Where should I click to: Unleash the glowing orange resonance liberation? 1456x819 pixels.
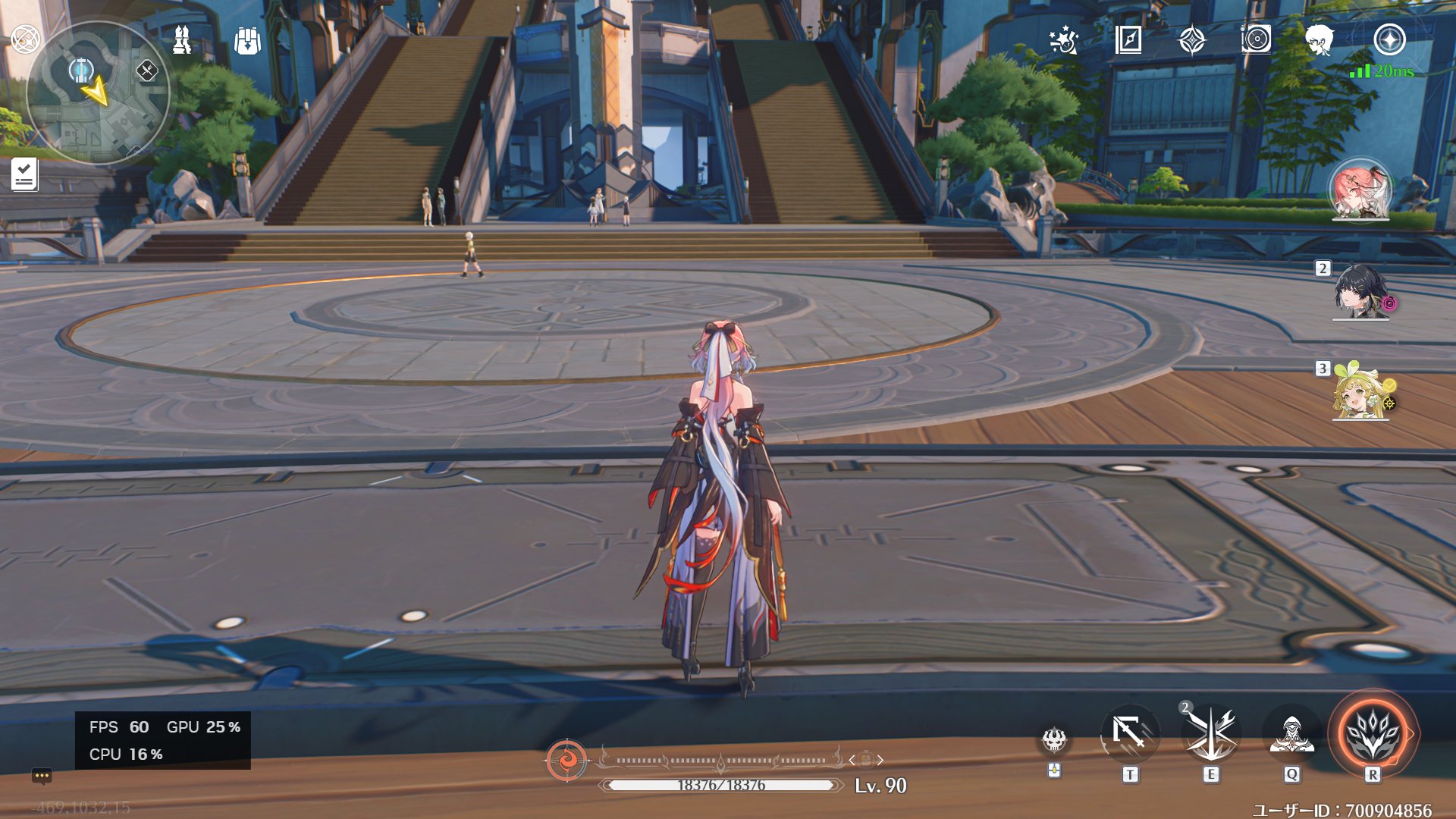coord(1373,734)
